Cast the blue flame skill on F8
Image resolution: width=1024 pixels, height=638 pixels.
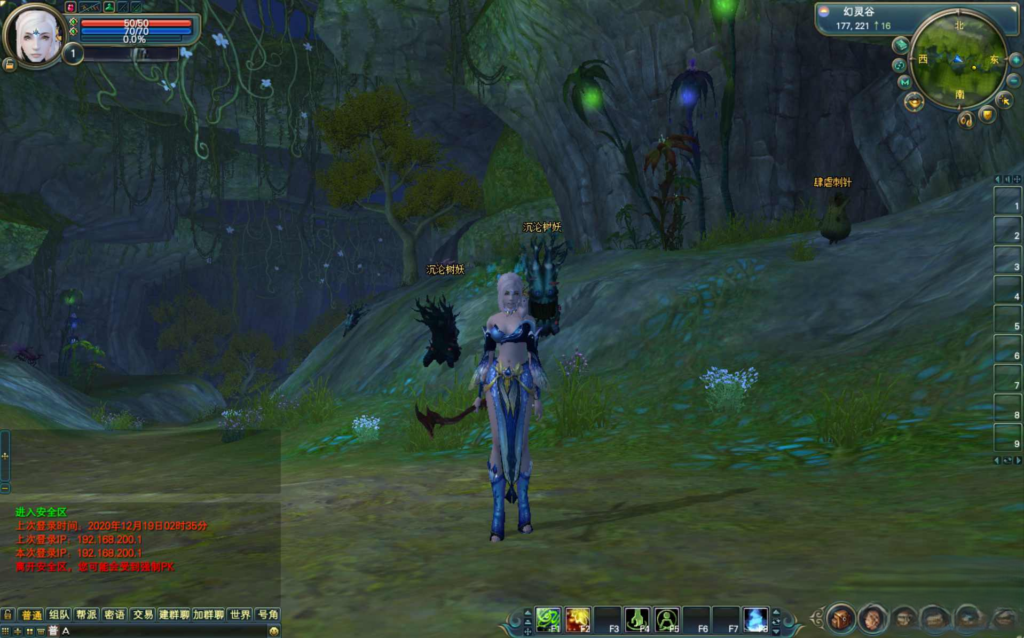pyautogui.click(x=756, y=619)
